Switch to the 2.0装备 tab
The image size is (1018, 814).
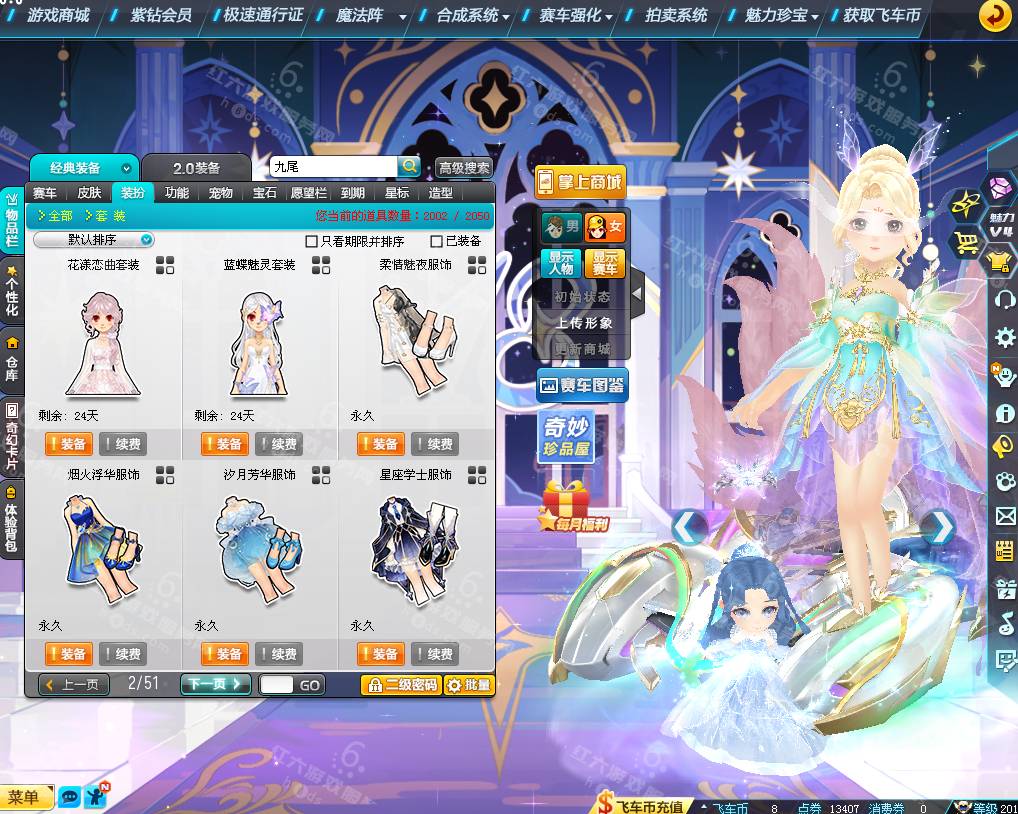coord(195,168)
